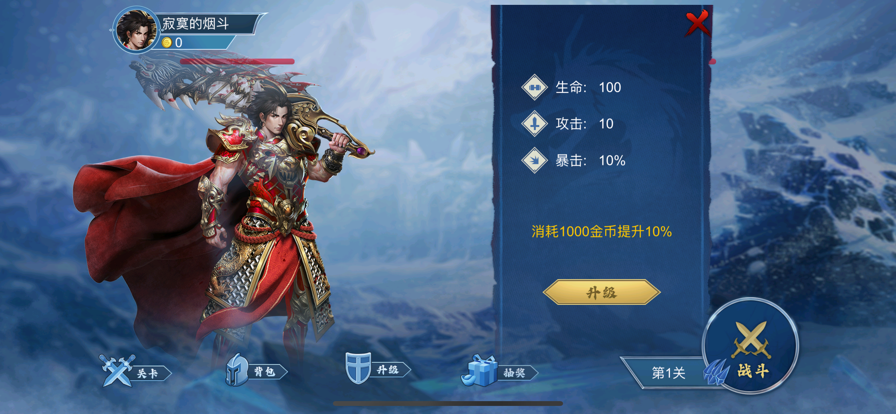The height and width of the screenshot is (414, 896).
Task: Tap the player avatar portrait
Action: 136,30
